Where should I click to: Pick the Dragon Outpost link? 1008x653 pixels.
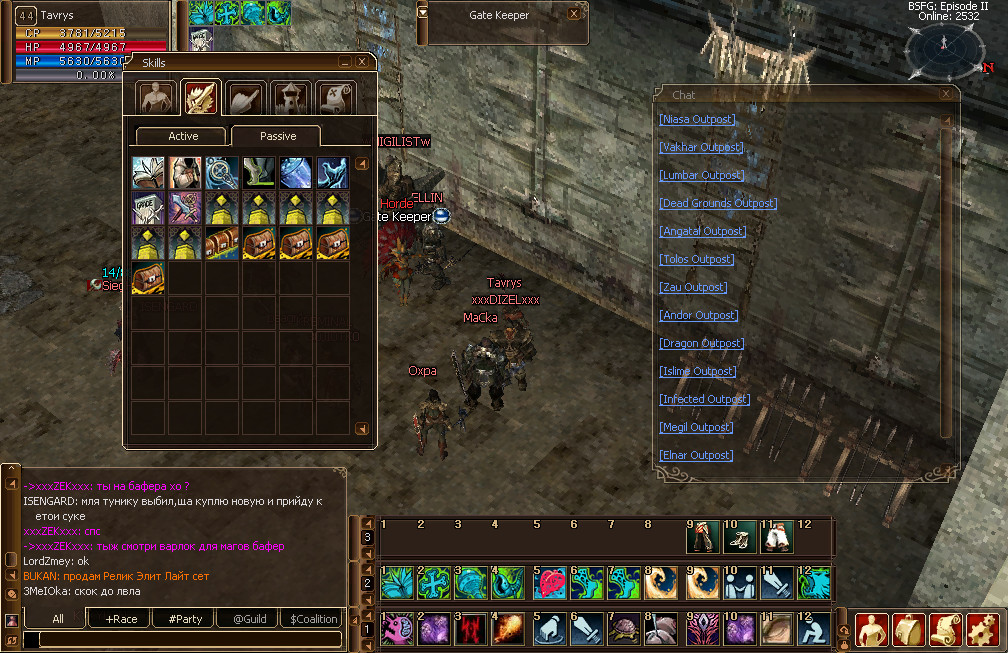point(700,343)
